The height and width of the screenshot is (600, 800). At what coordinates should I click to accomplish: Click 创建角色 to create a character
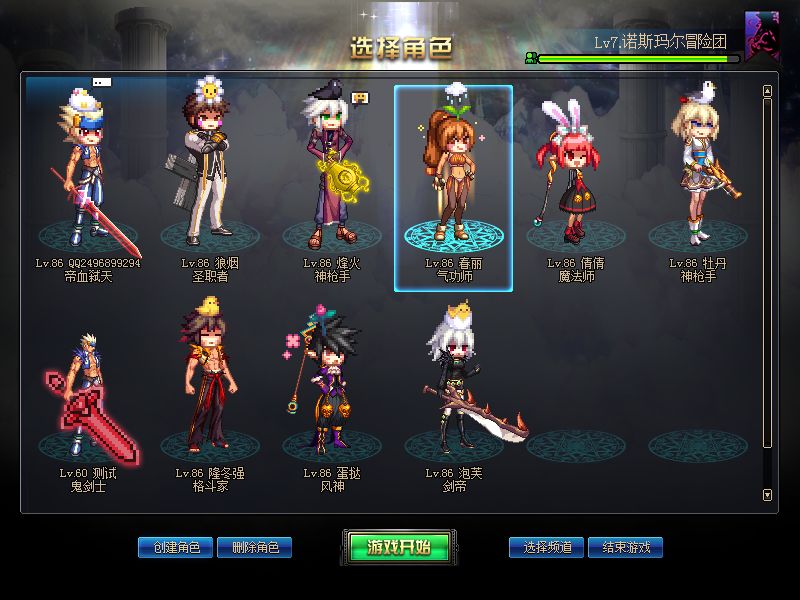[x=176, y=547]
